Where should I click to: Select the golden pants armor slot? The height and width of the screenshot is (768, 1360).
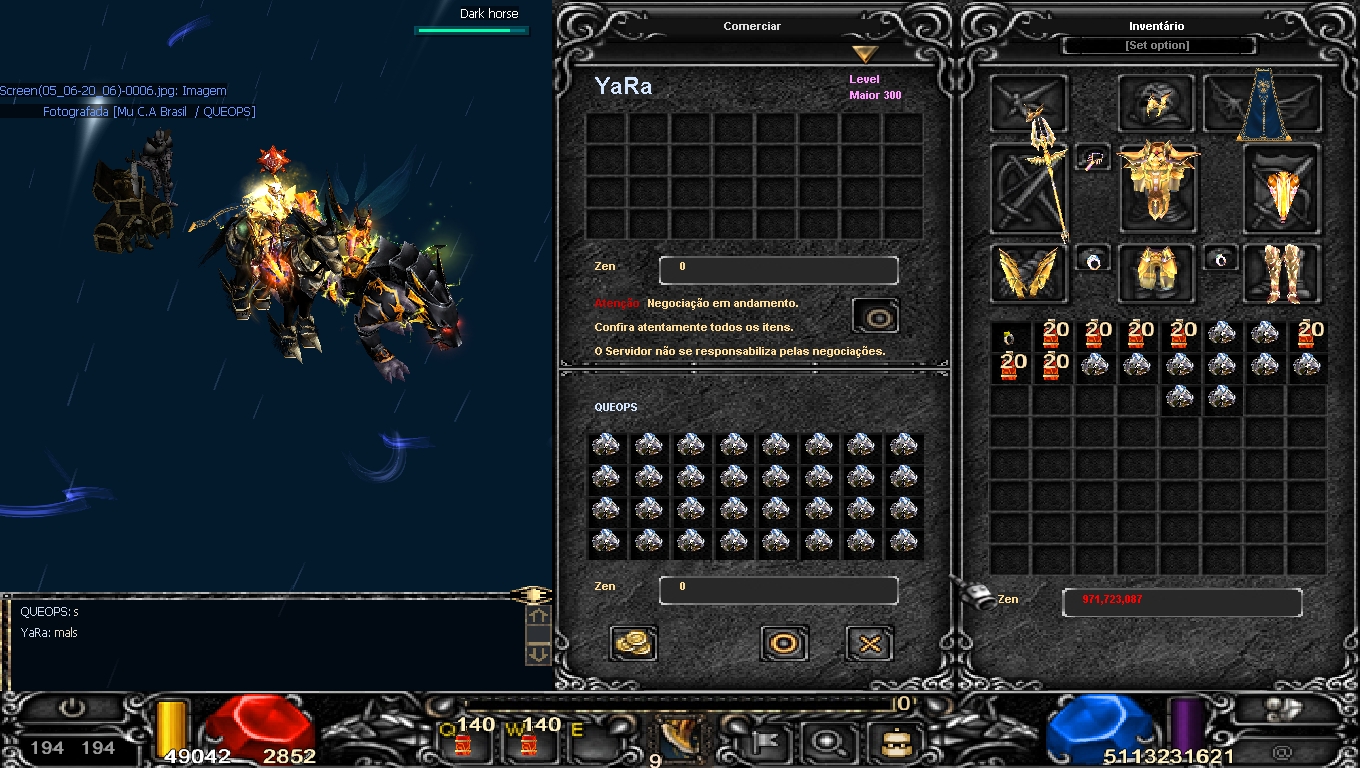(1156, 273)
